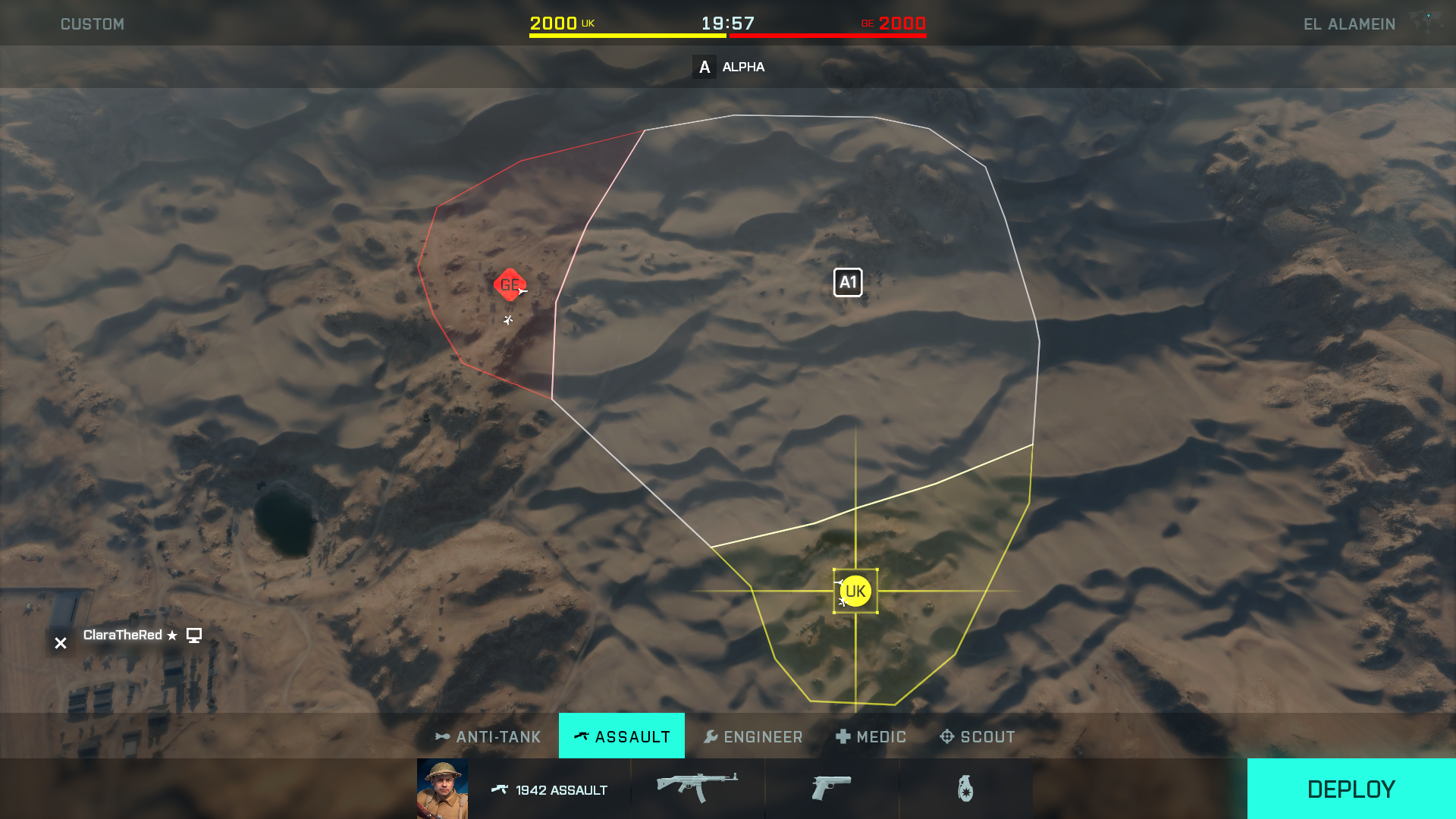Select the A1 objective marker
The height and width of the screenshot is (819, 1456).
click(x=848, y=281)
